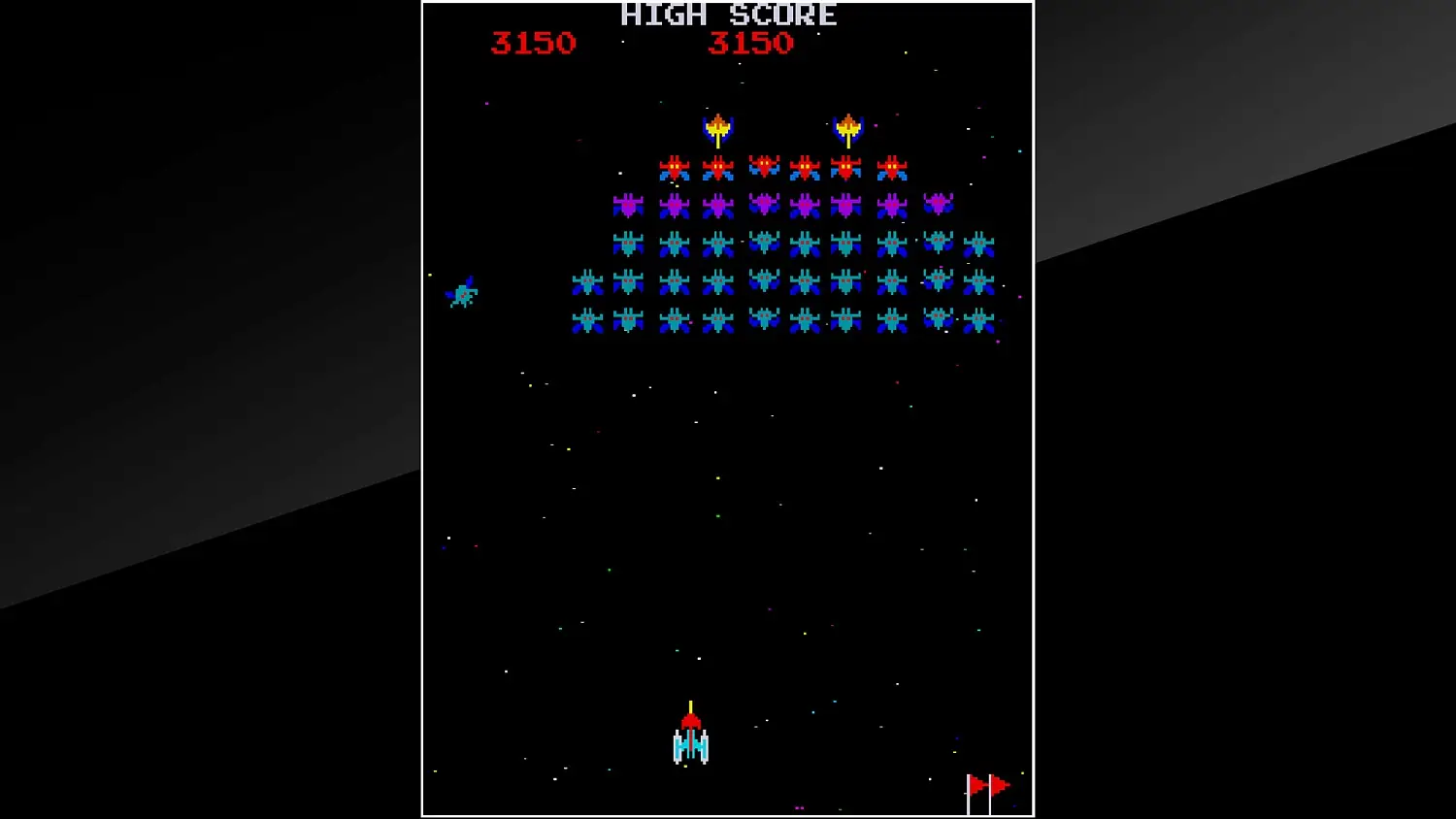
Task: Select the left yellow Galaxian flagship
Action: [718, 126]
